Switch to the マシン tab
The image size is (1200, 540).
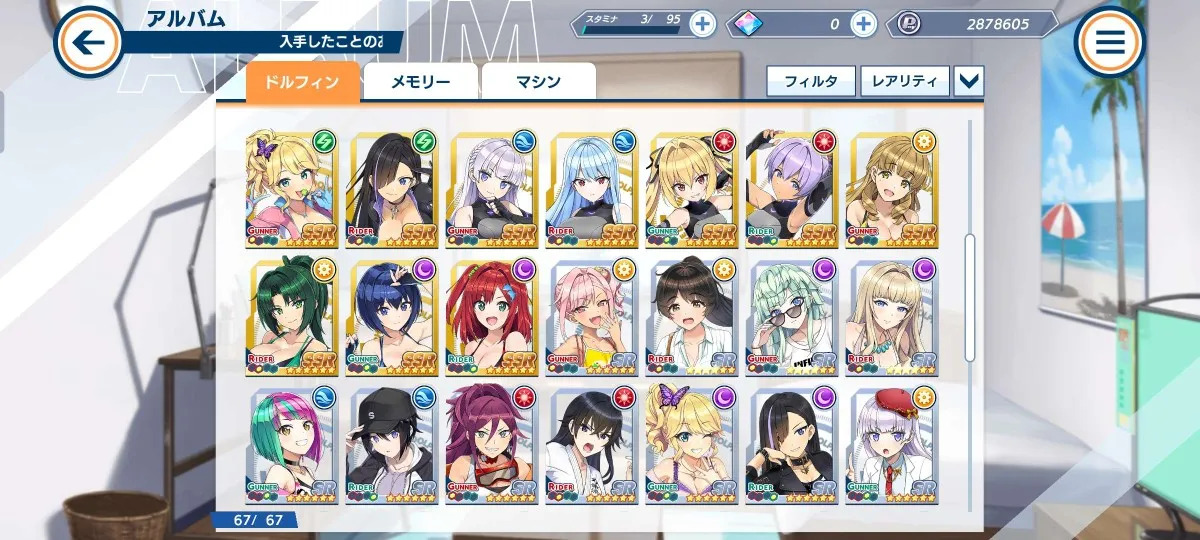(x=538, y=83)
